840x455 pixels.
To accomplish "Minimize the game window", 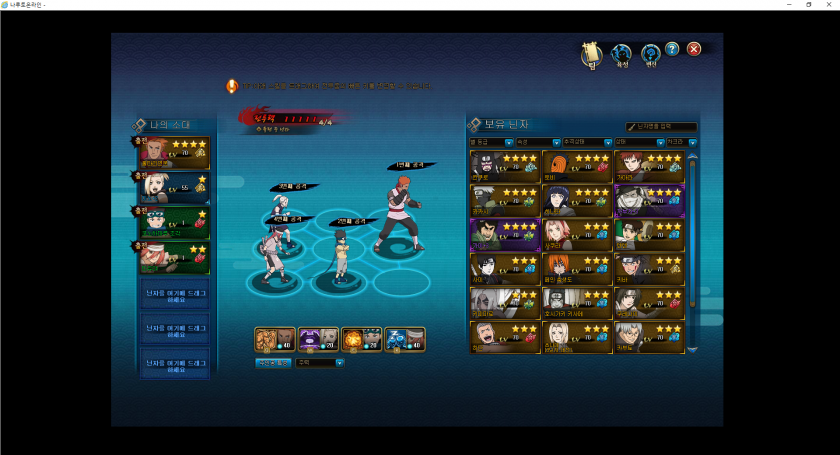I will (x=785, y=5).
